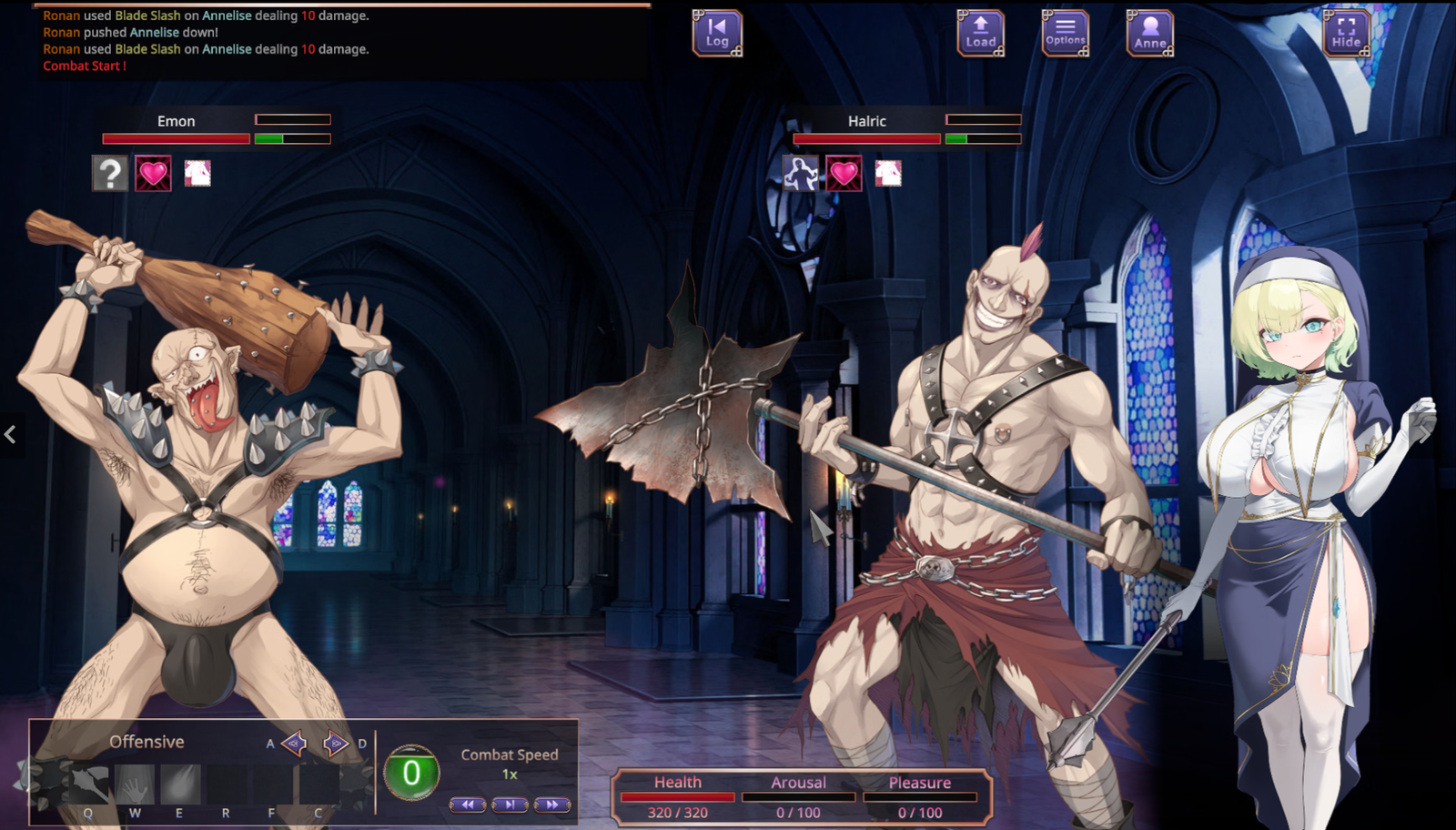Use the open hand skill in slot W
The width and height of the screenshot is (1456, 830).
[x=136, y=784]
